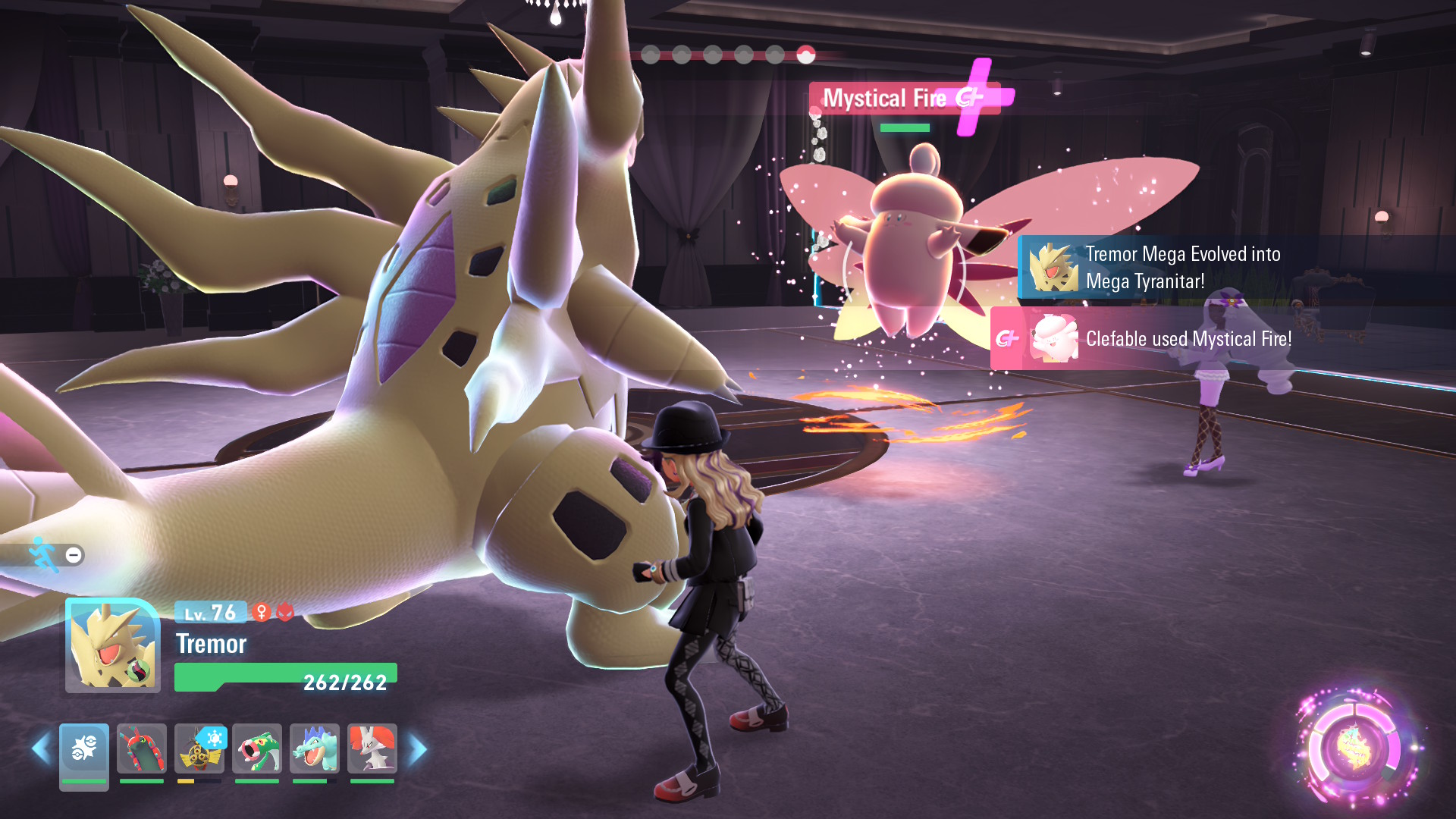Choose the frozen Aegislash party slot

(x=199, y=751)
